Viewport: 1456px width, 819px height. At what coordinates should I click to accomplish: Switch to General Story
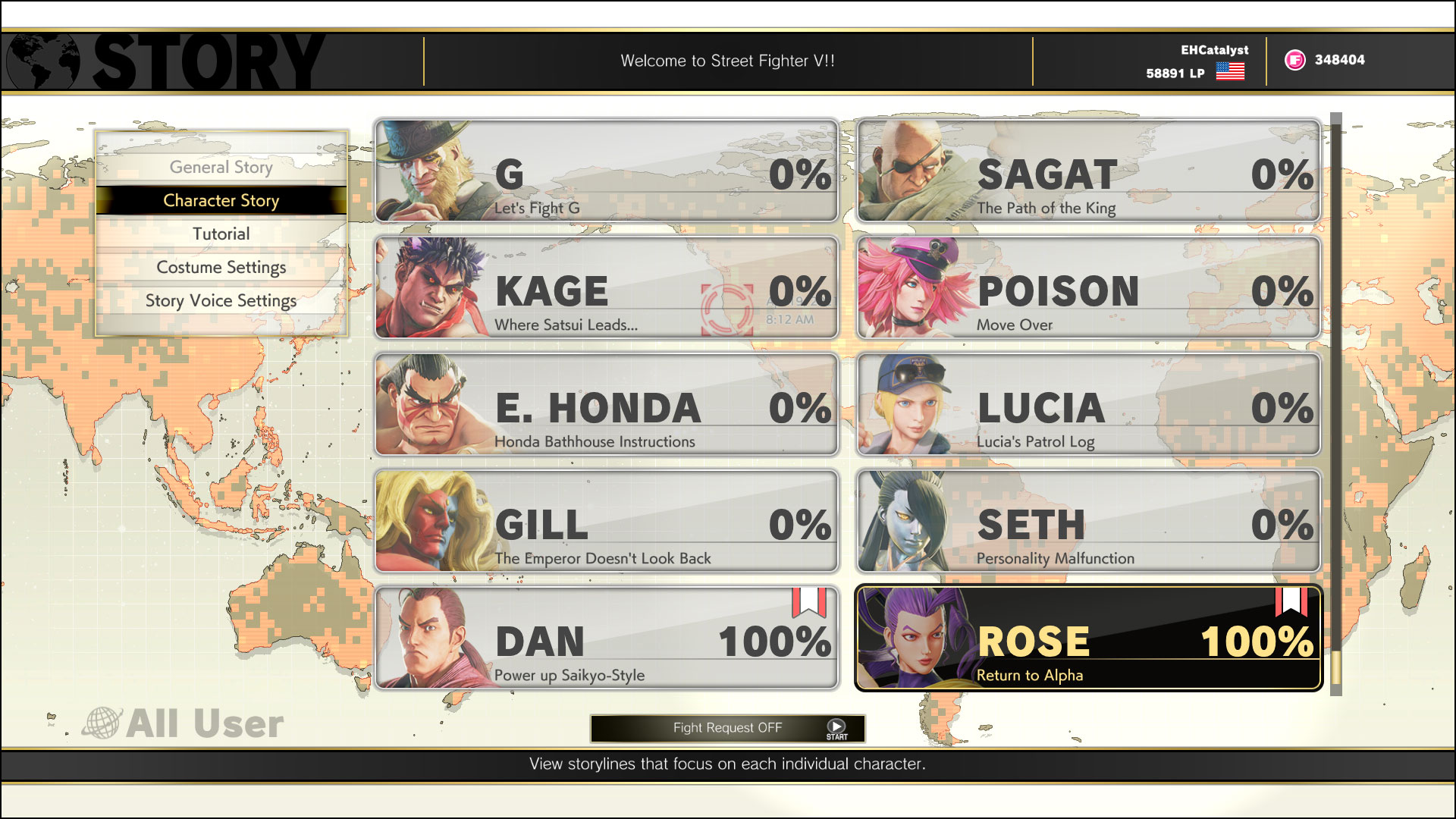(x=221, y=167)
